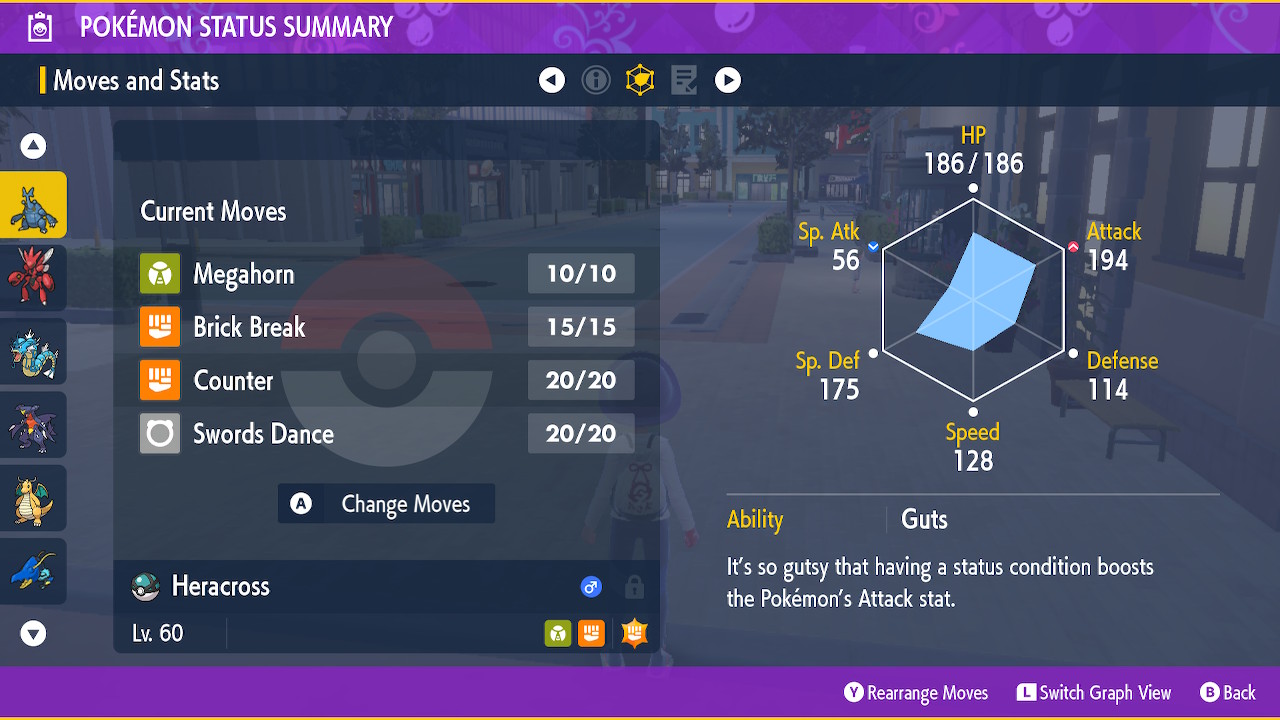The width and height of the screenshot is (1280, 720).
Task: Click the down arrow below the party list
Action: [x=33, y=633]
